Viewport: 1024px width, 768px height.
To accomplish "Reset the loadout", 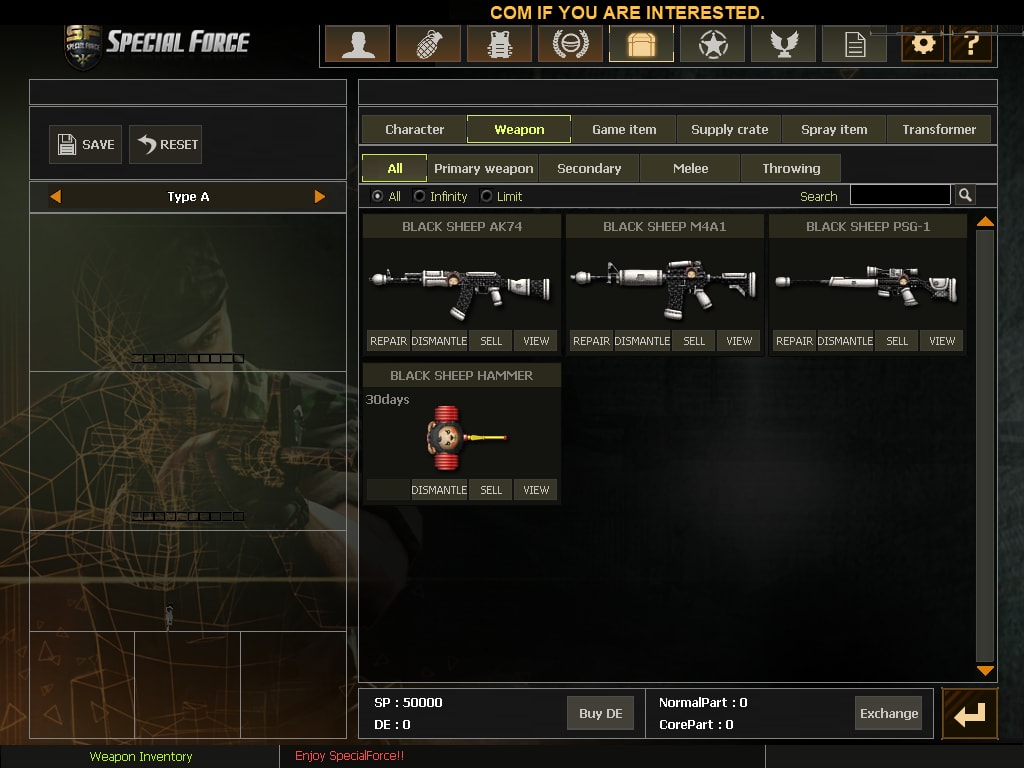I will [165, 145].
